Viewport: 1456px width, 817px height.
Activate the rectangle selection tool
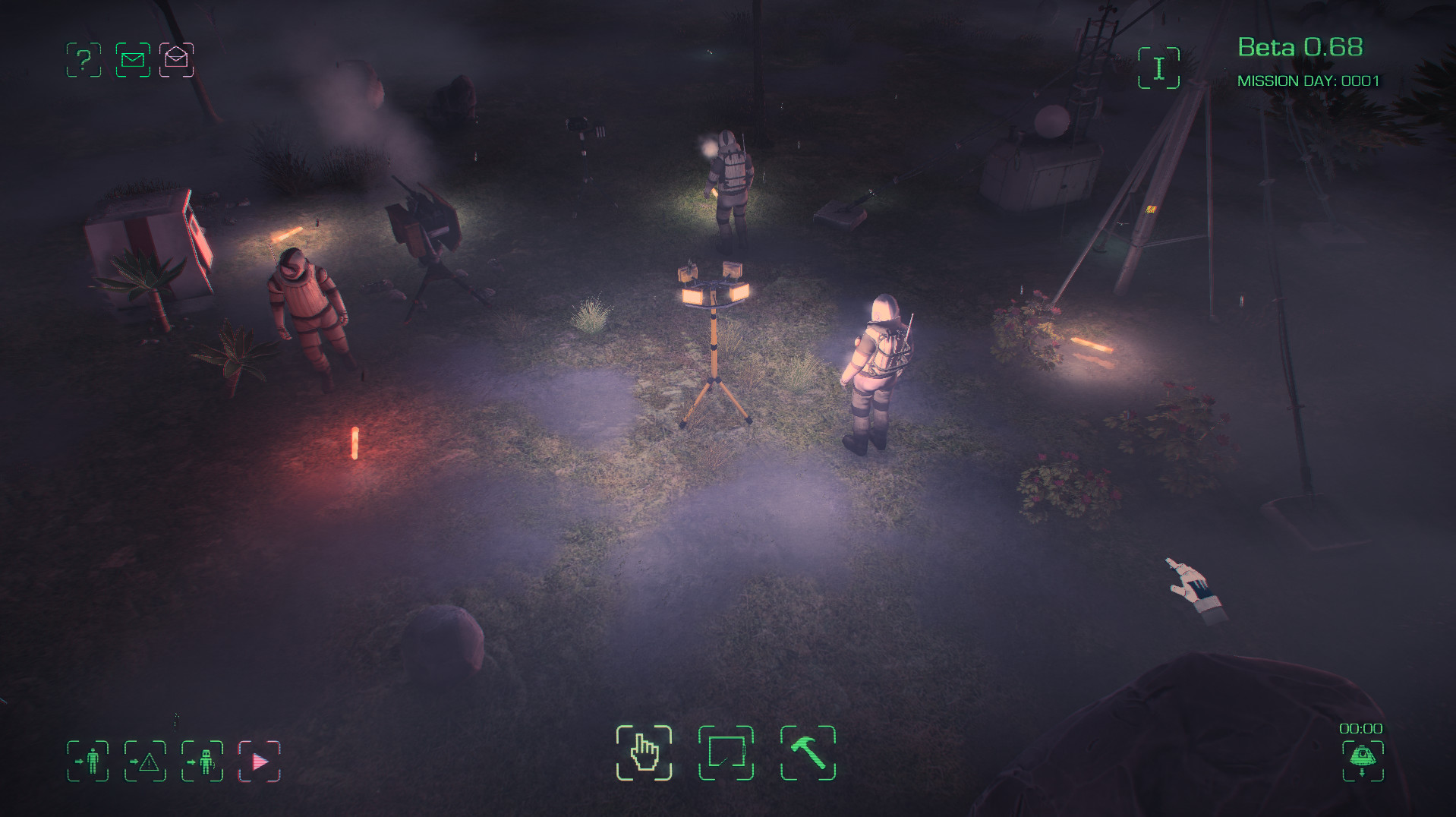726,752
